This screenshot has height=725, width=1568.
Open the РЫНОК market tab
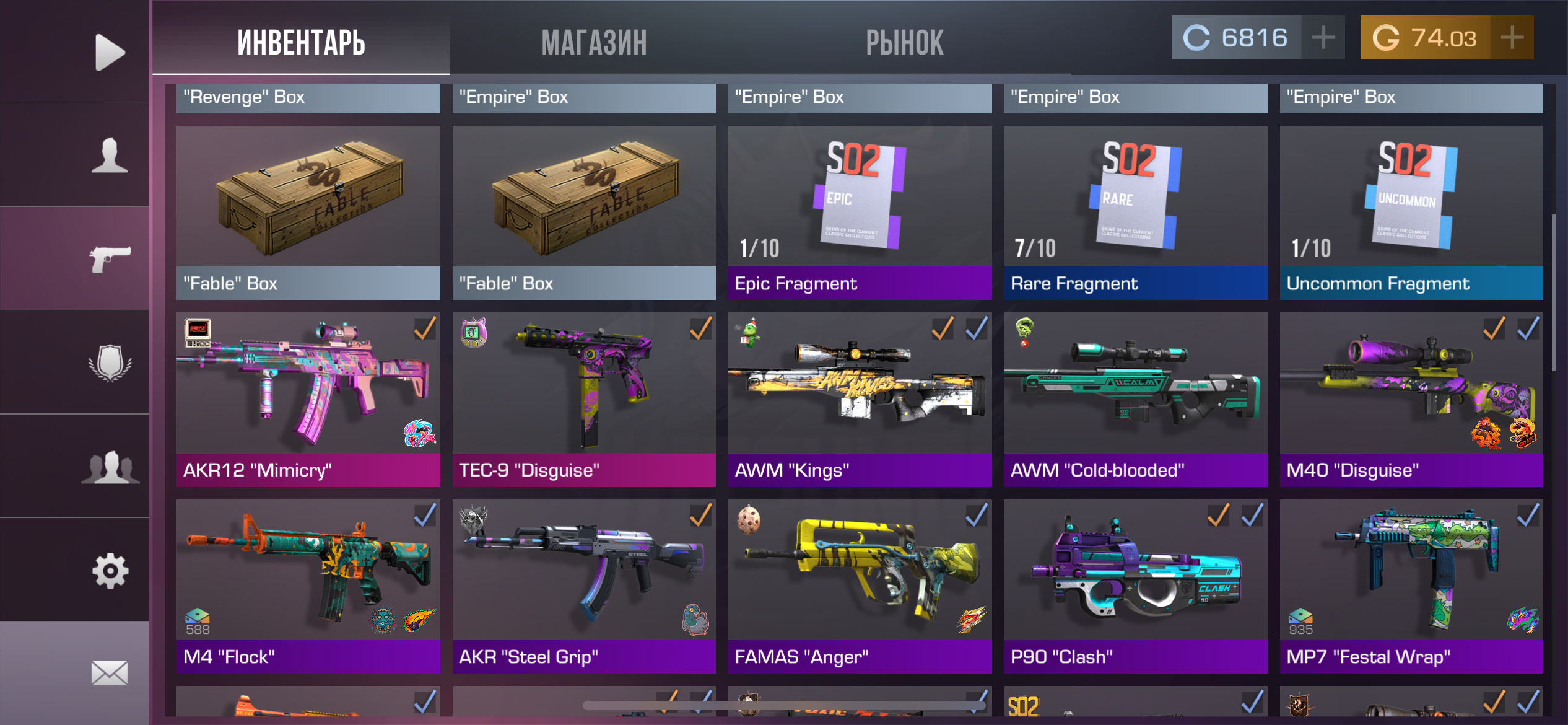(904, 42)
